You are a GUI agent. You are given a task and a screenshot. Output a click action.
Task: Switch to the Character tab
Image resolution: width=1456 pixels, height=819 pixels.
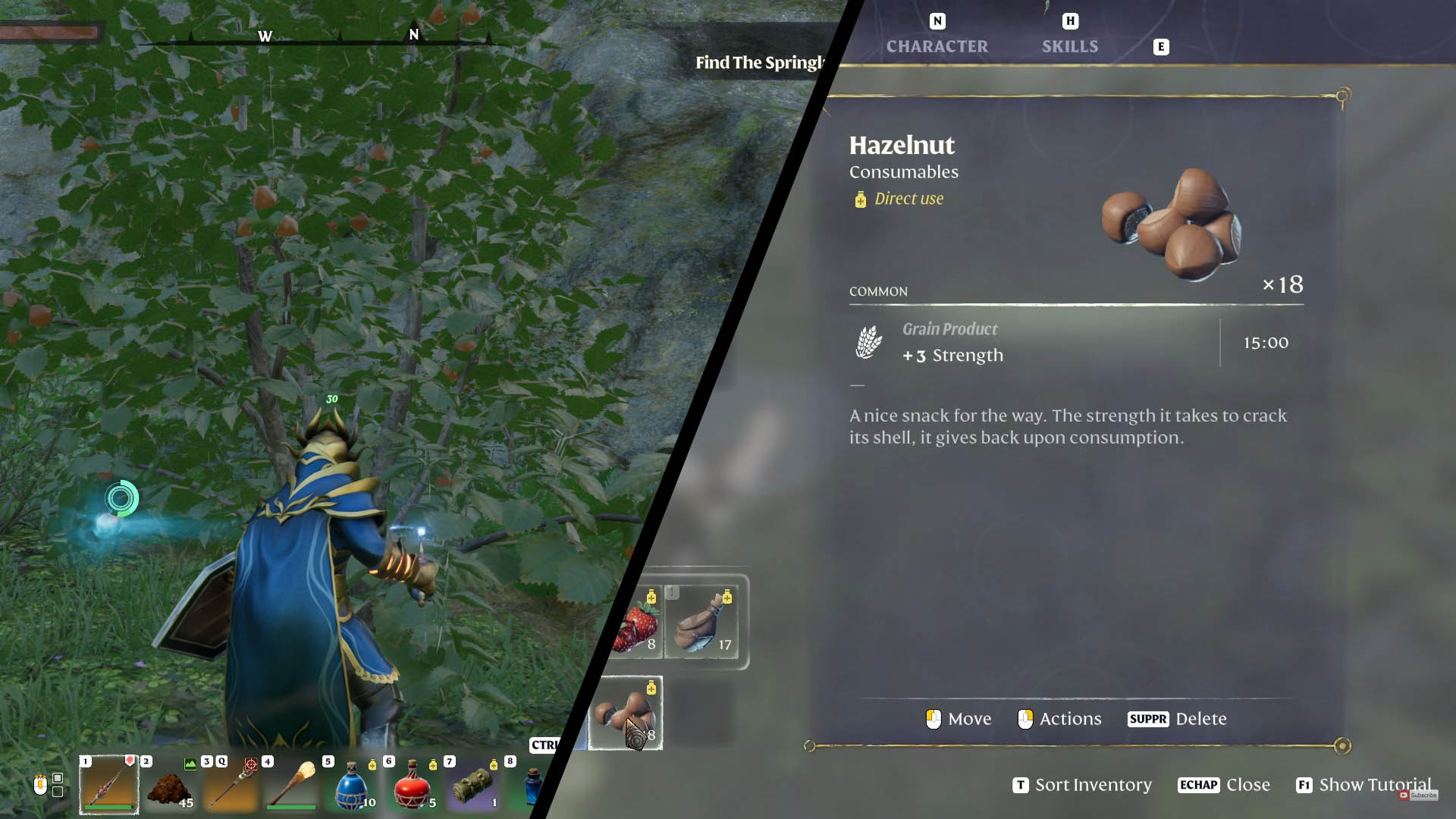click(x=937, y=45)
